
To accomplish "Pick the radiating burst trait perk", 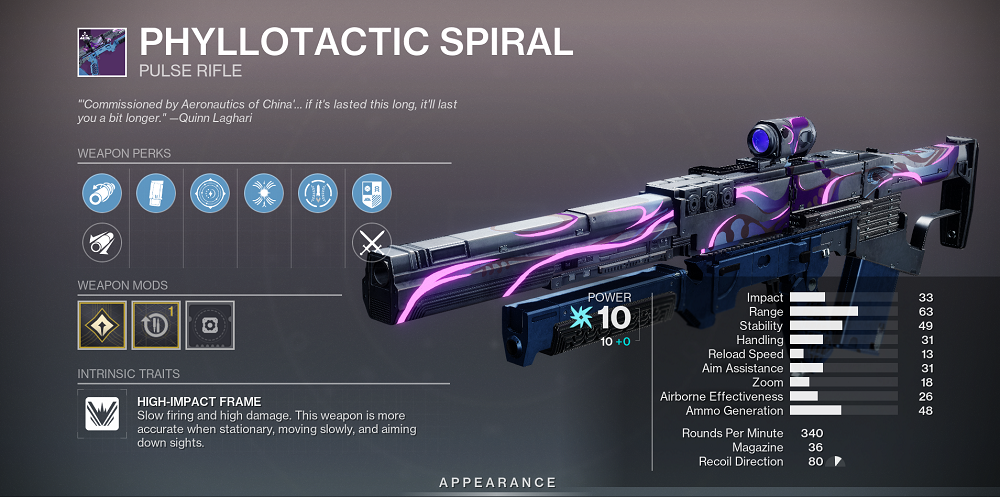I will 264,191.
